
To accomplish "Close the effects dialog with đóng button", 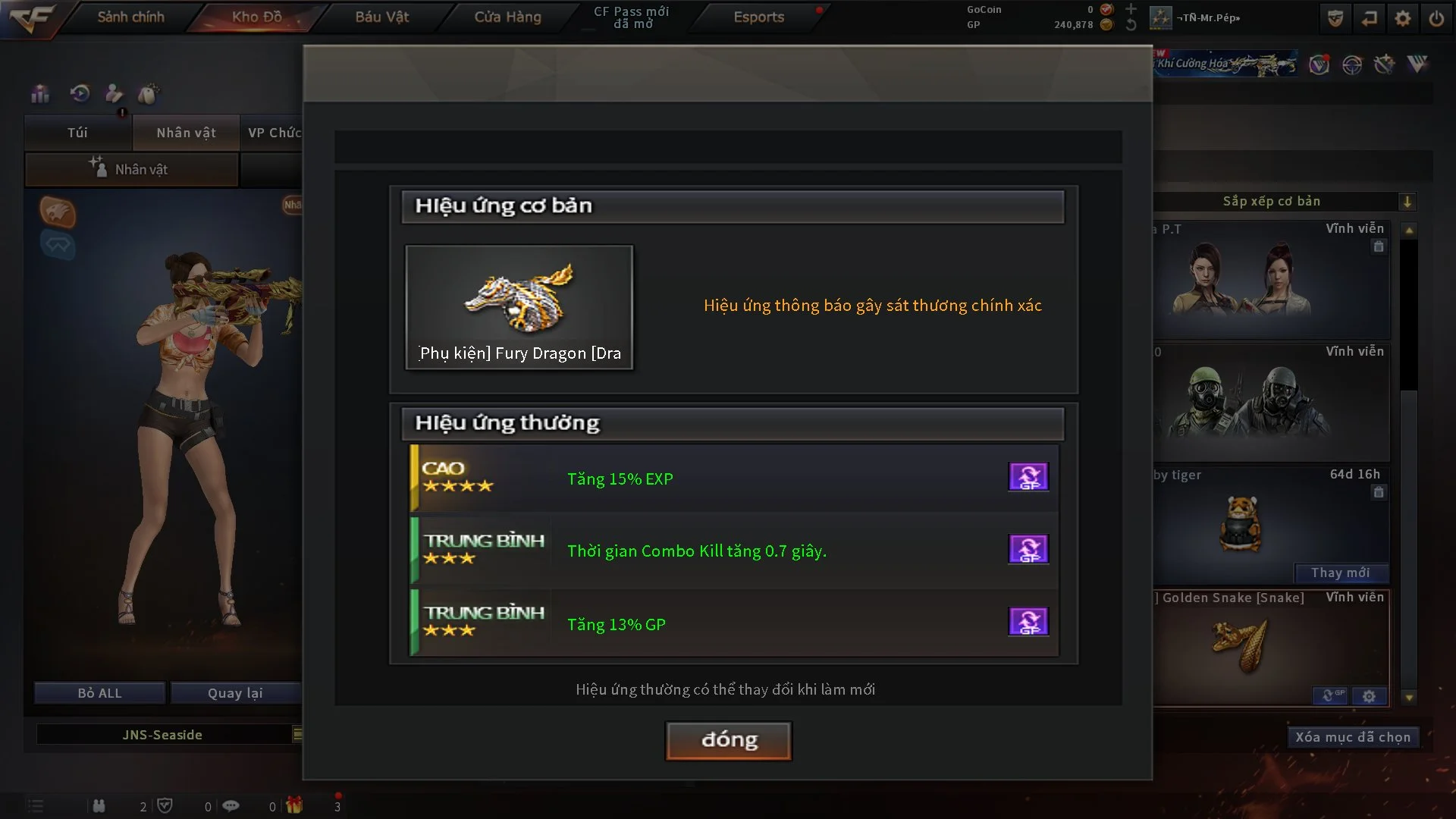I will pos(728,740).
